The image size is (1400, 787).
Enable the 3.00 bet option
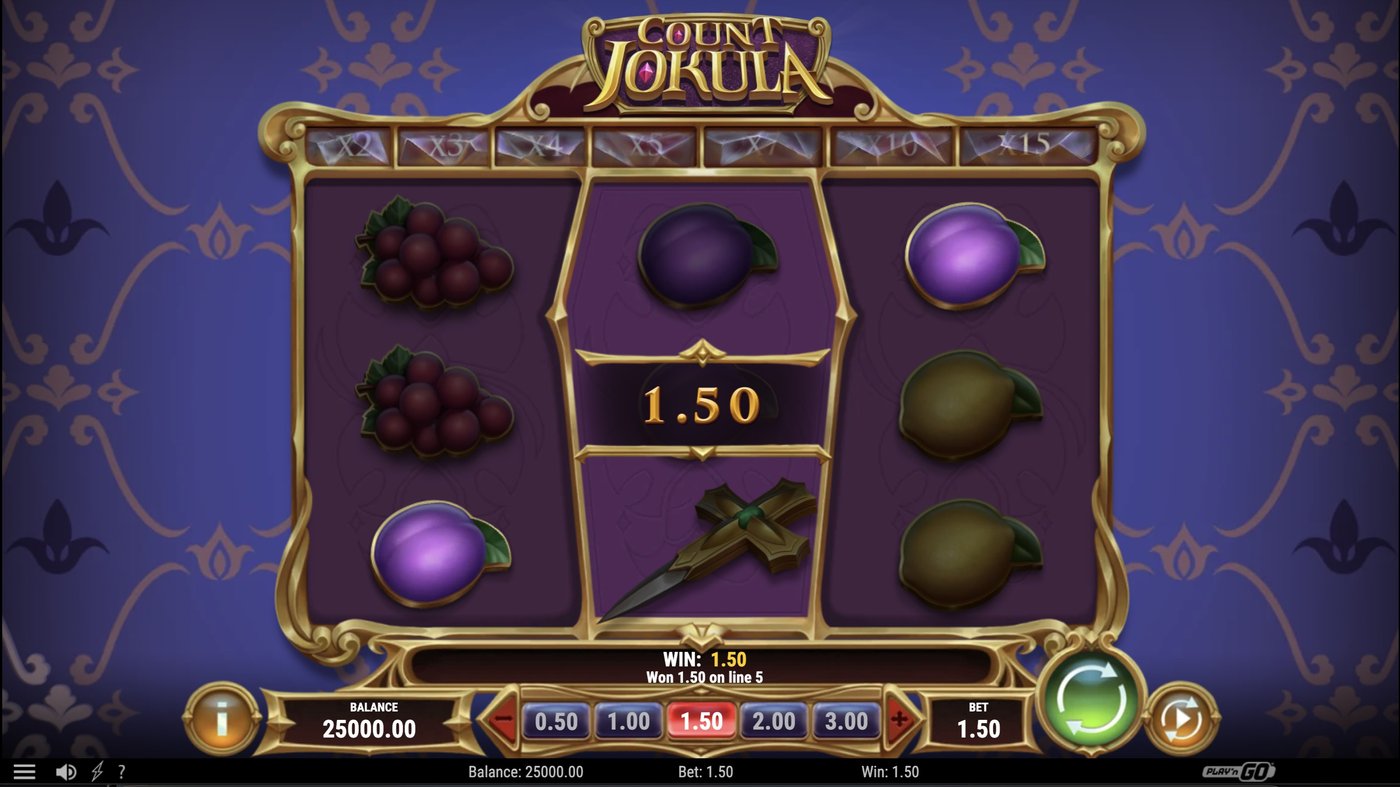(x=845, y=721)
